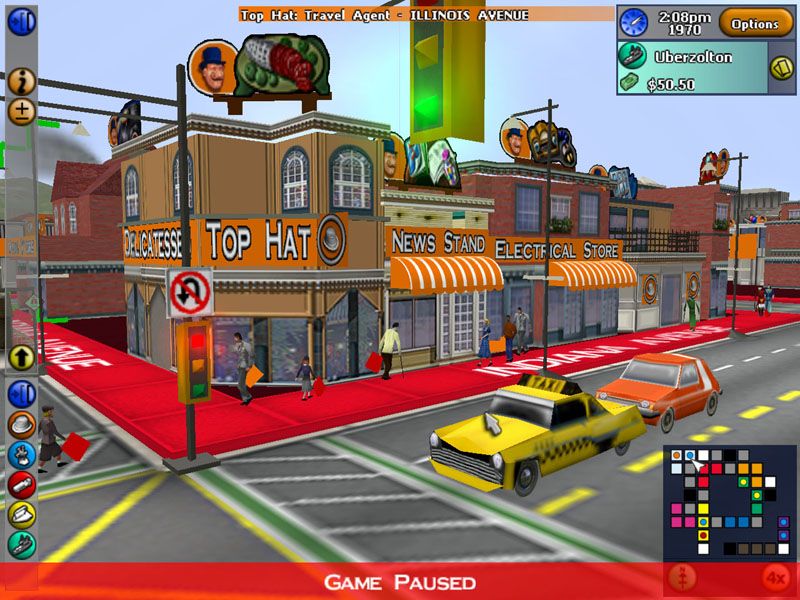Image resolution: width=800 pixels, height=600 pixels.
Task: Click the blue clock icon
Action: coord(633,22)
